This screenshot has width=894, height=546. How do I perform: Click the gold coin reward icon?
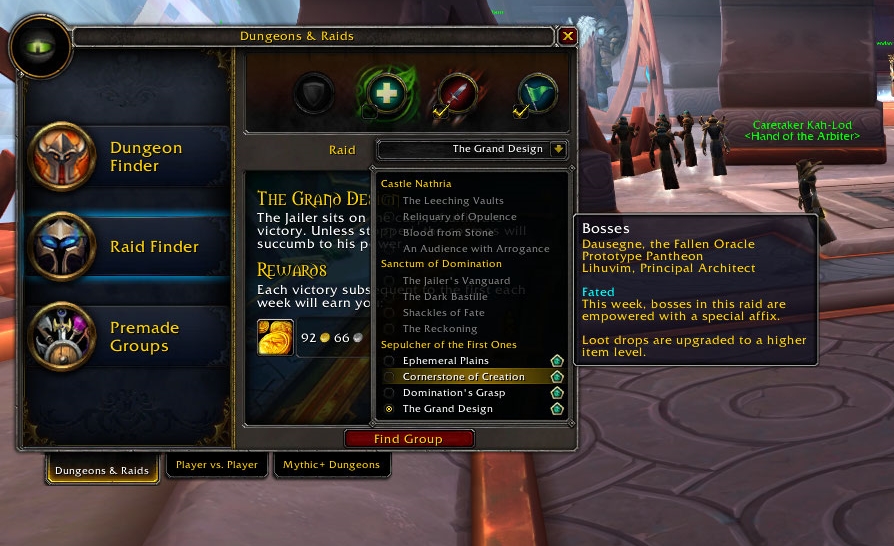pyautogui.click(x=275, y=338)
